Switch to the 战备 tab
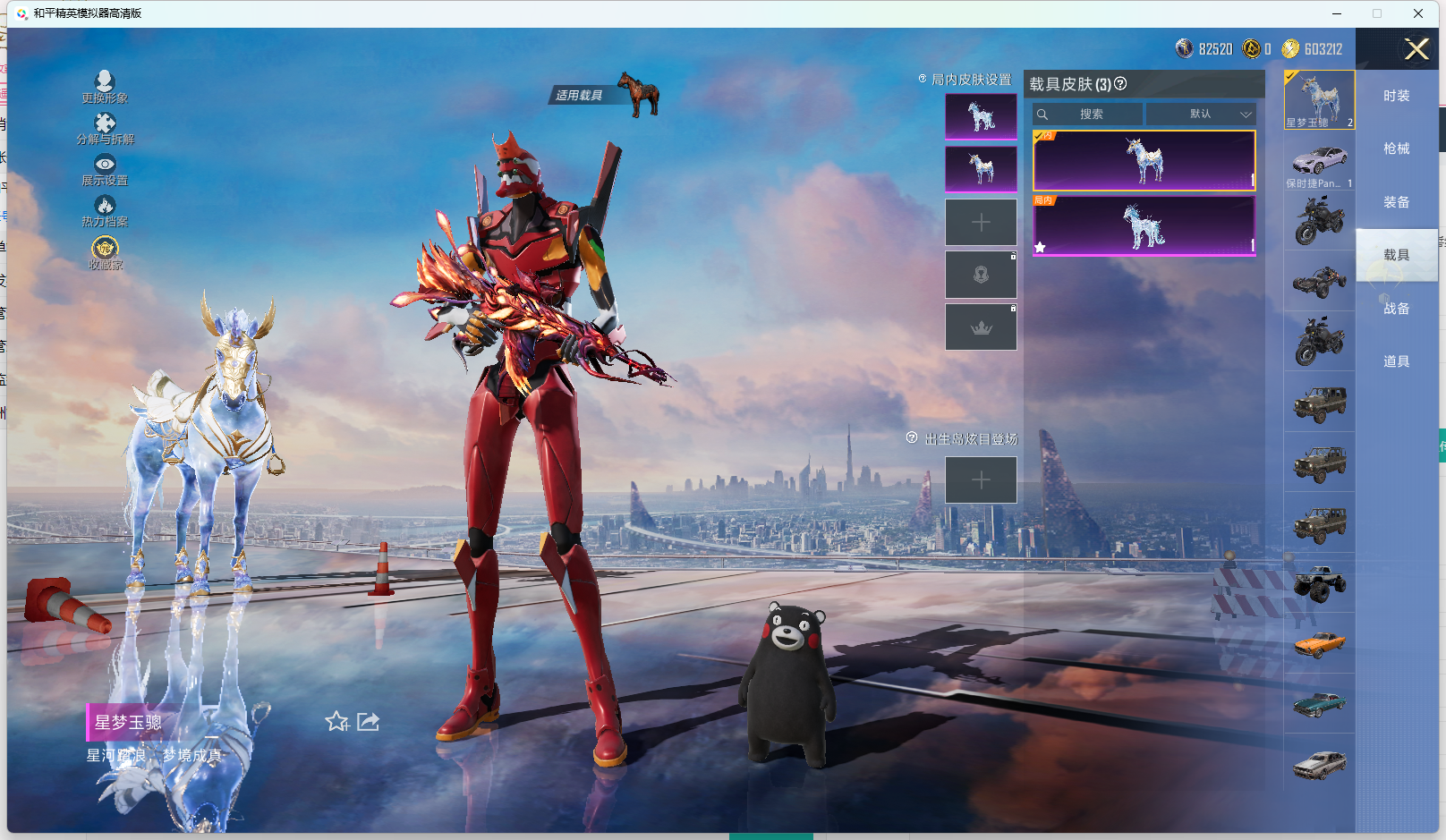Screen dimensions: 1446x840 click(x=1396, y=309)
